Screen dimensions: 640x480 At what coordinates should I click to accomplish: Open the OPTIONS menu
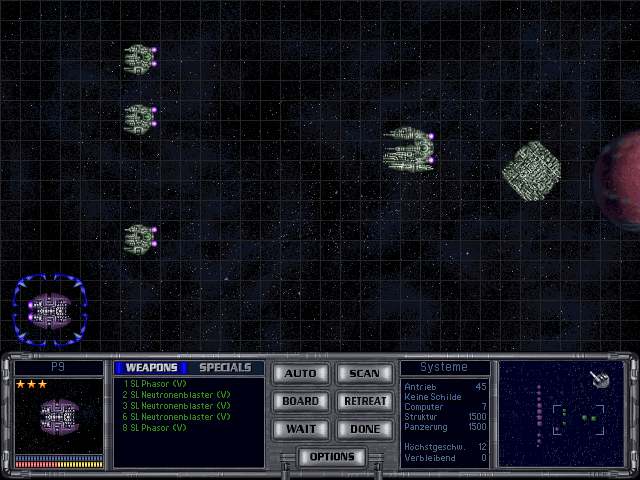[x=332, y=457]
